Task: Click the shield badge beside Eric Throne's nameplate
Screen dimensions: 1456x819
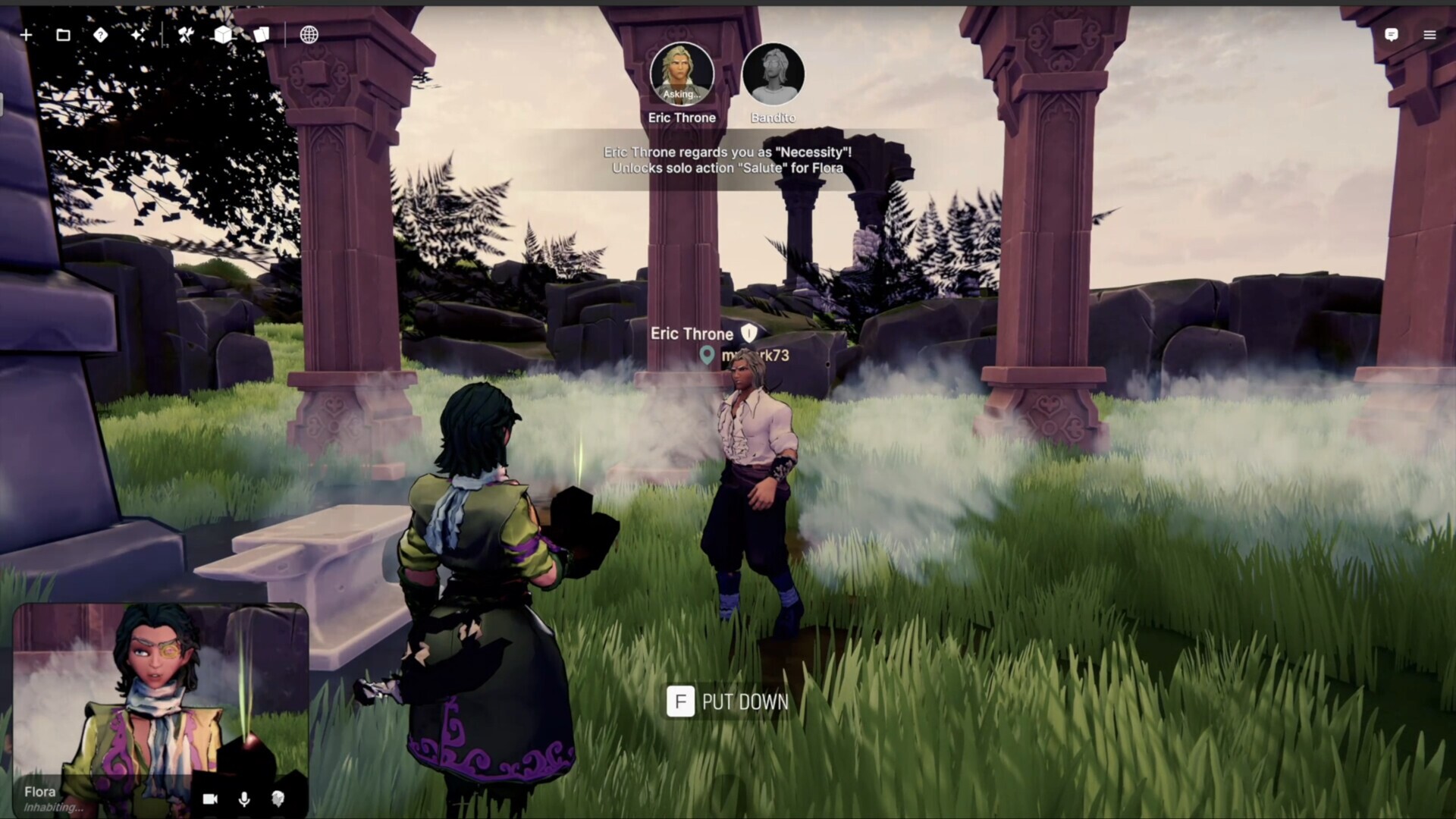Action: (x=749, y=333)
